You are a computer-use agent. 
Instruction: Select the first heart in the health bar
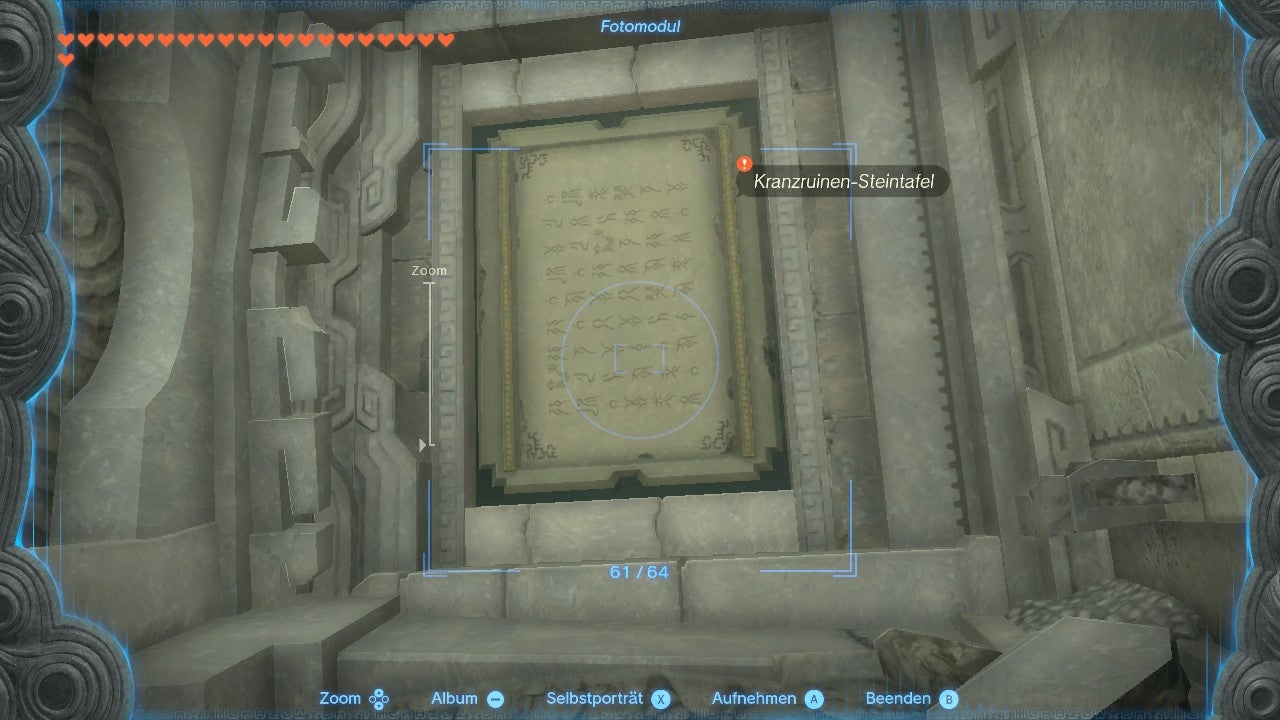[64, 40]
